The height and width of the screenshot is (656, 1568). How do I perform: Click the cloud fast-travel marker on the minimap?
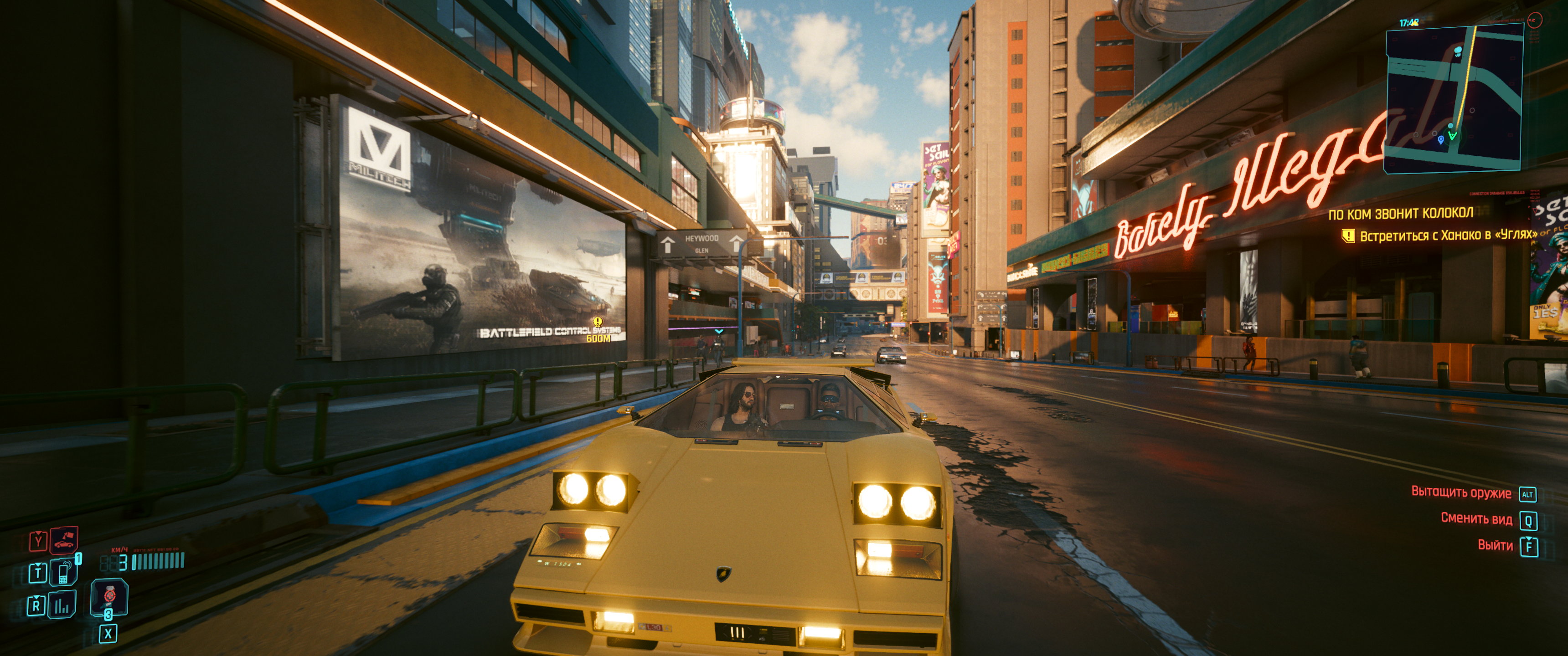[x=1458, y=50]
